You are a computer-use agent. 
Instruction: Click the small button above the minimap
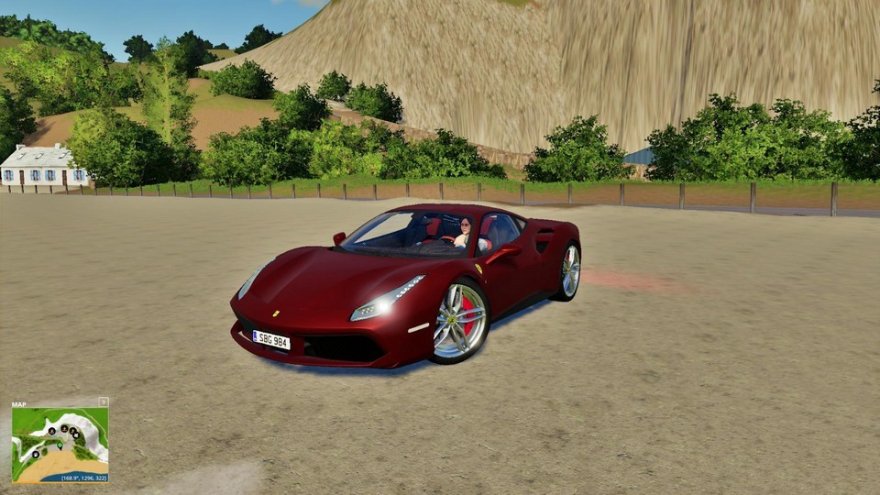[x=103, y=402]
